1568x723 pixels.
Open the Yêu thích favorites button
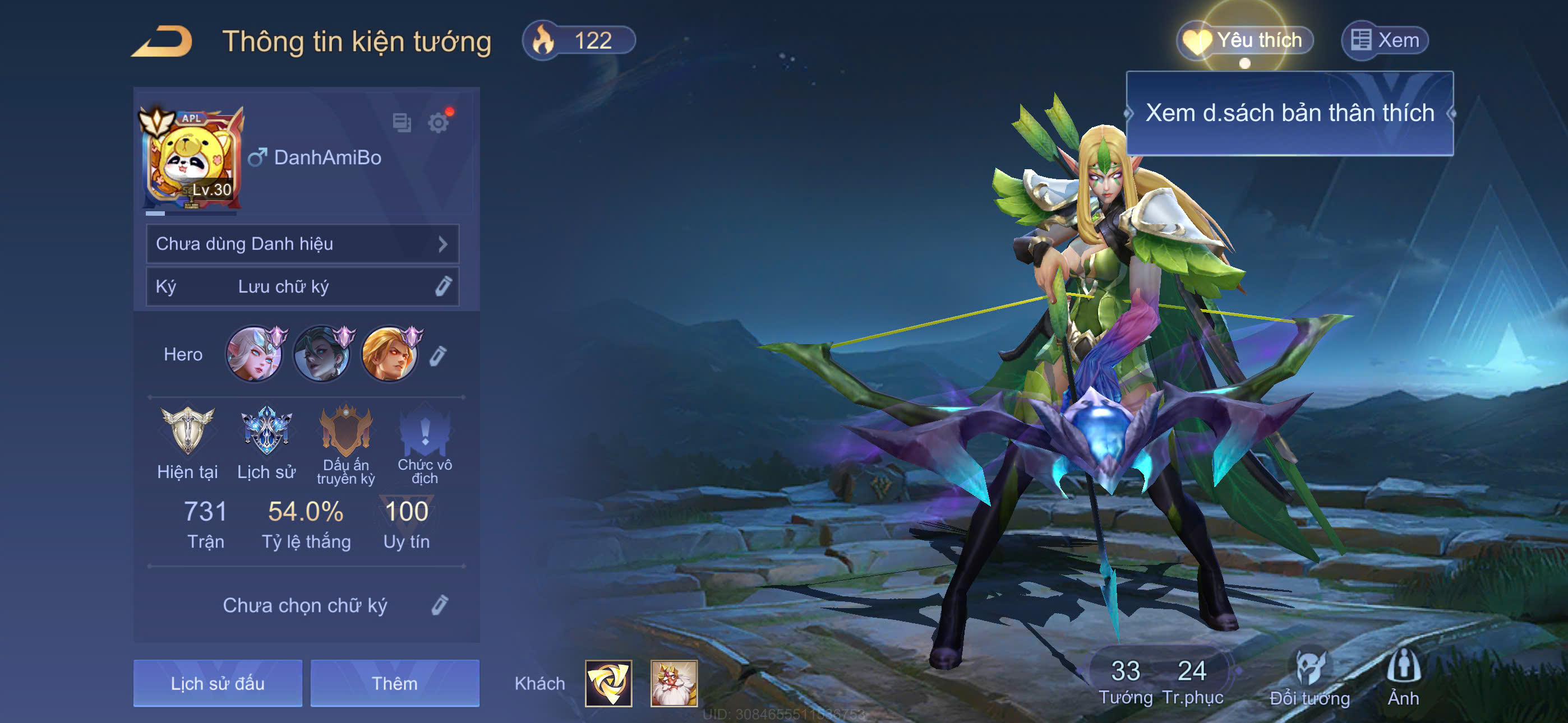pyautogui.click(x=1246, y=41)
